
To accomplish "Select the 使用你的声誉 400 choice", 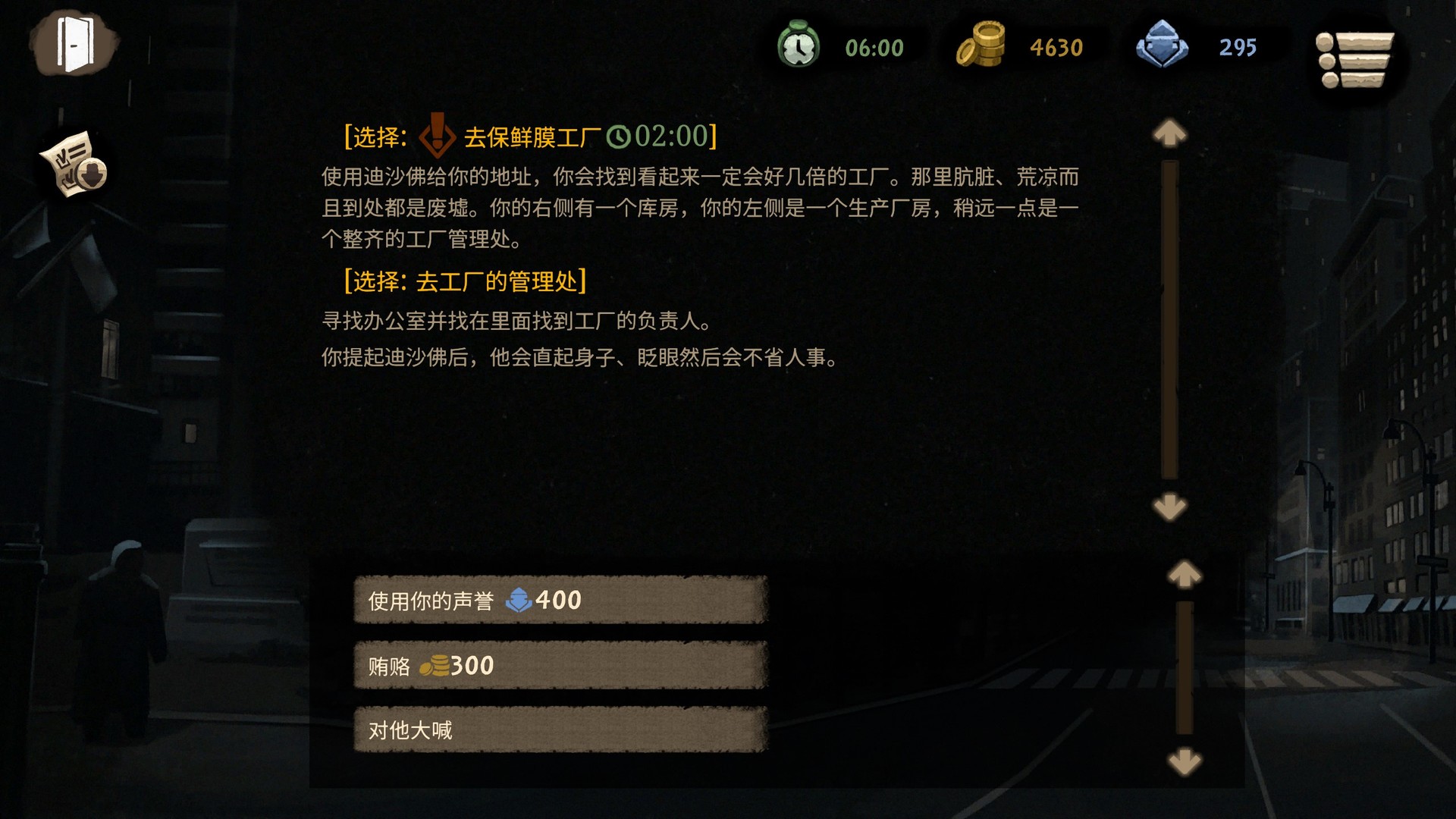I will click(x=561, y=600).
